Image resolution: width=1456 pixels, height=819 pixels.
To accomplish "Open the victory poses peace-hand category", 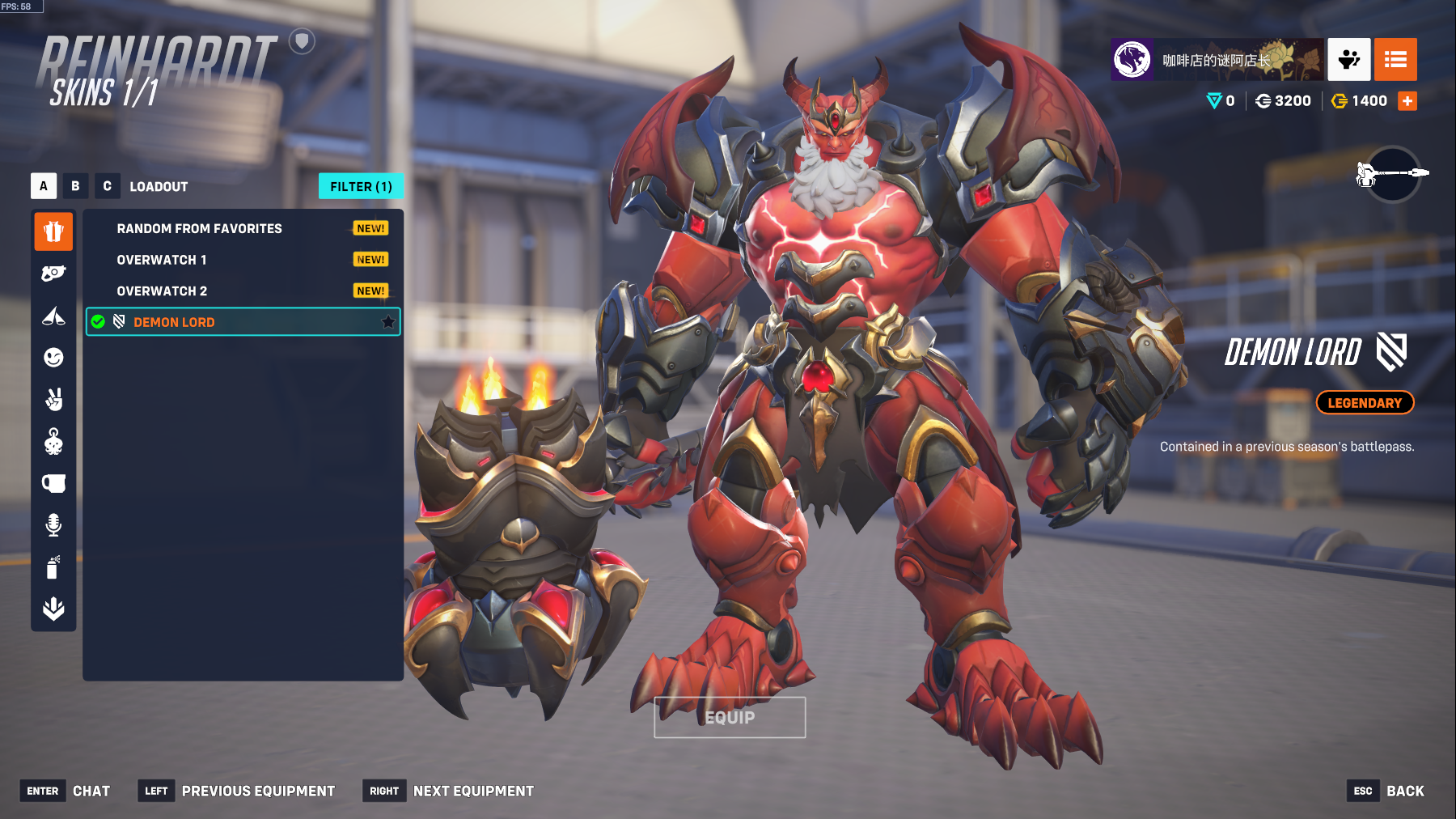I will (x=53, y=399).
